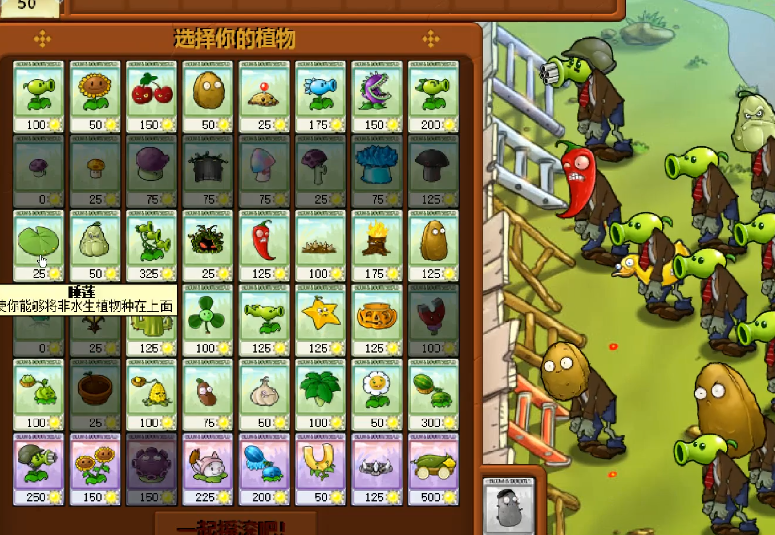
Task: Add the Potato Mine card
Action: click(263, 97)
